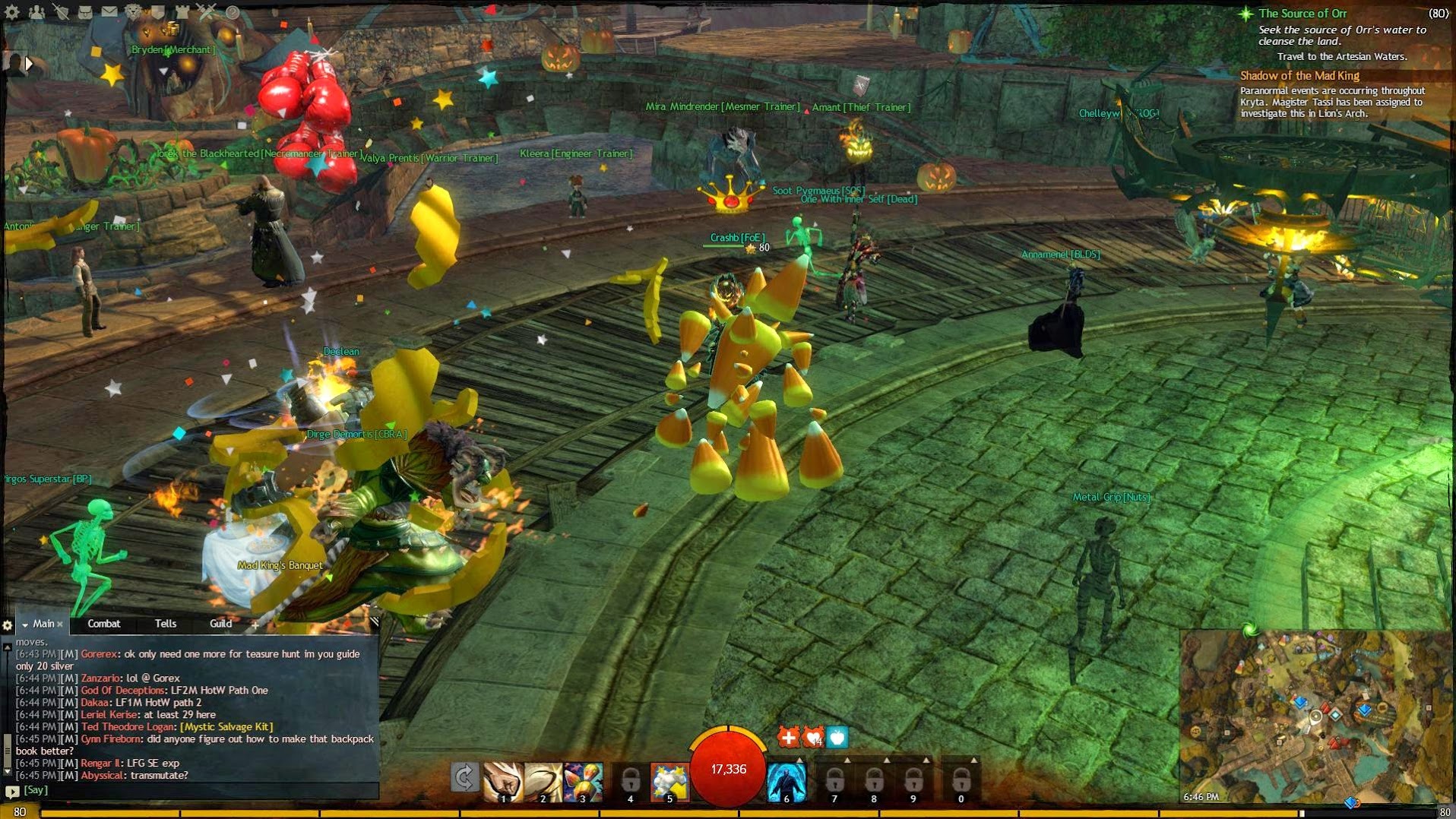The width and height of the screenshot is (1456, 819).
Task: Activate the blue healing skill in slot 6
Action: click(x=787, y=781)
